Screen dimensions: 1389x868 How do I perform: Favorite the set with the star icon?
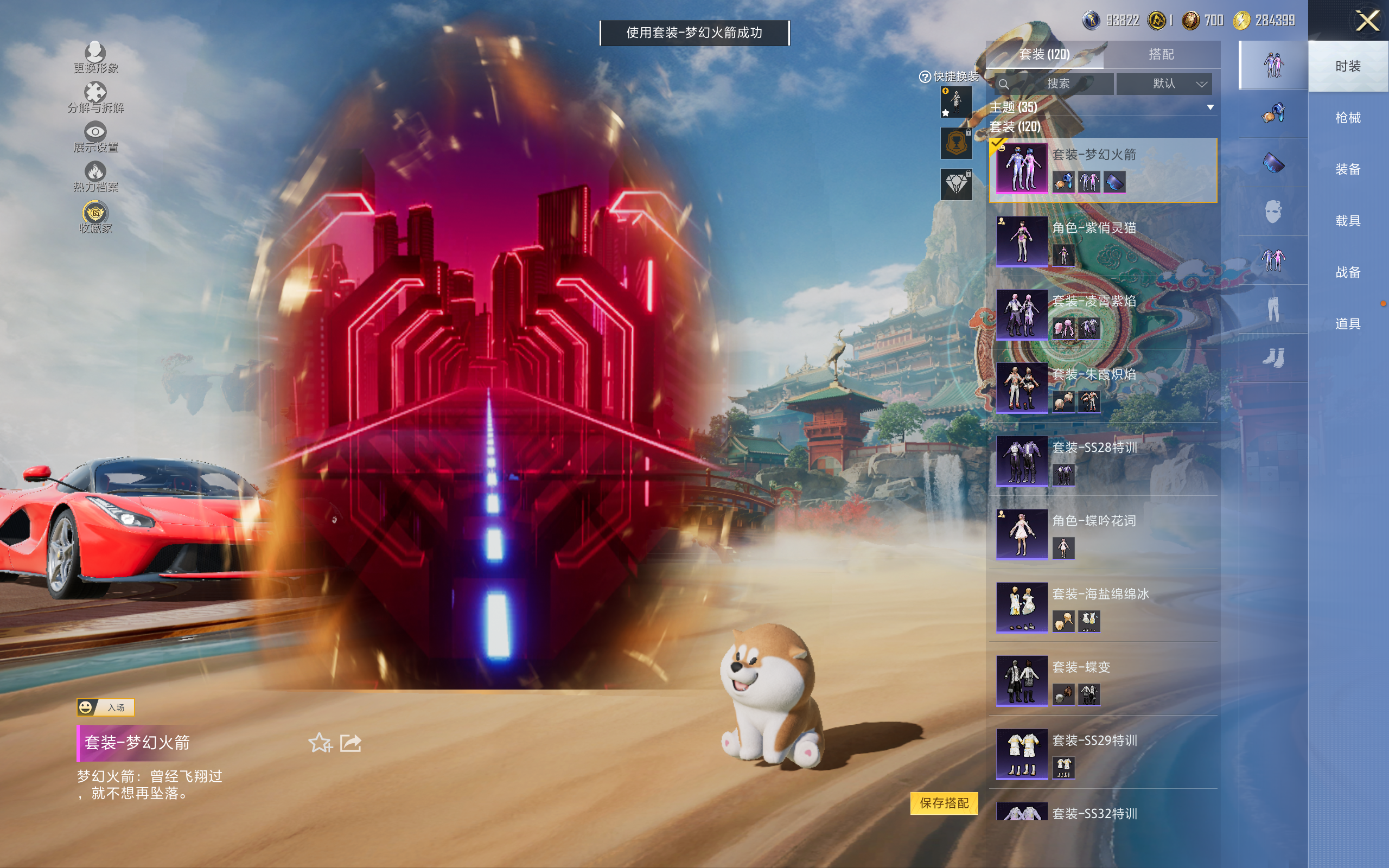tap(320, 743)
